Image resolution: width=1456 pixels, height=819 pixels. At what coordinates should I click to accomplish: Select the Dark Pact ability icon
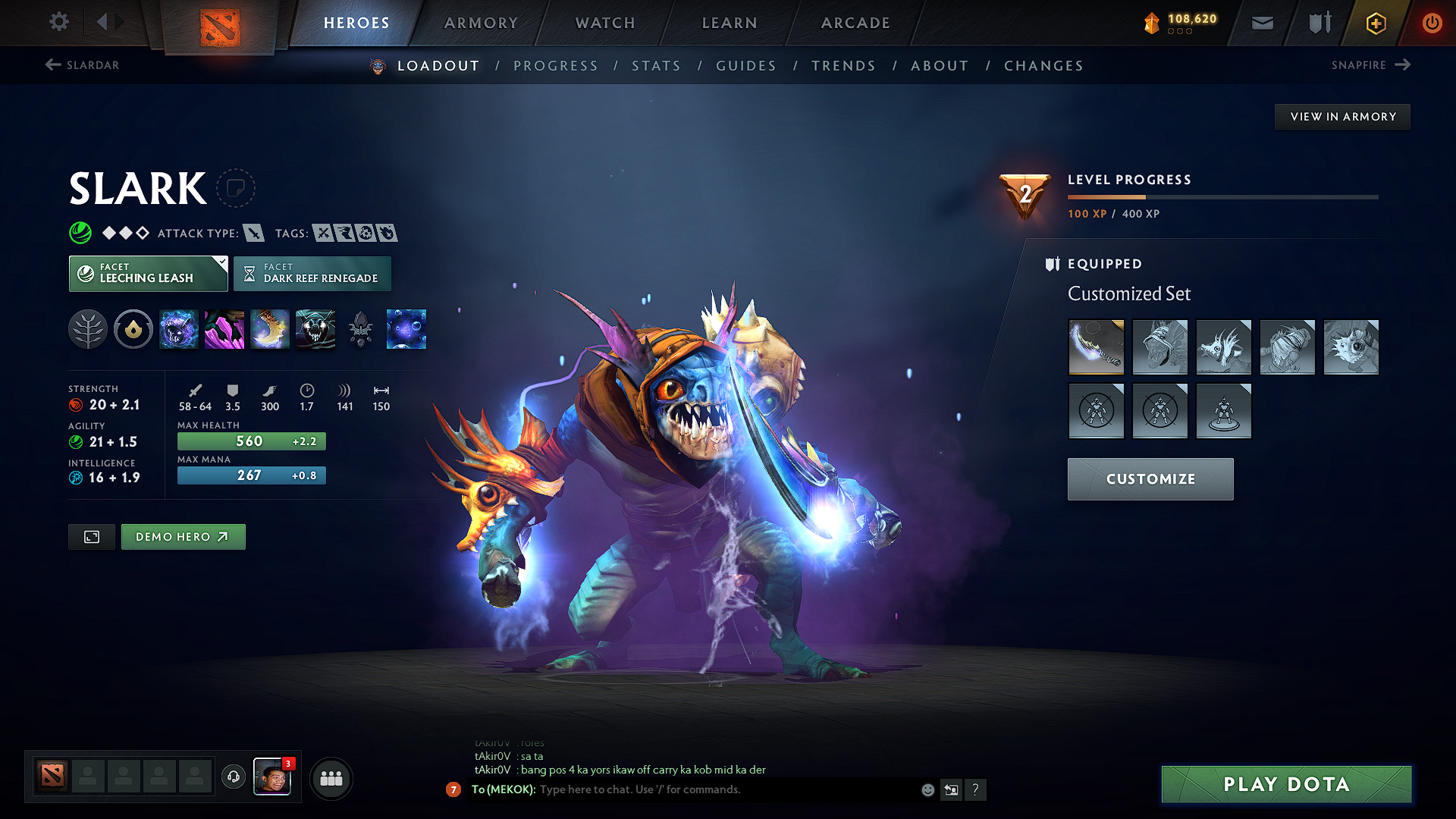point(179,329)
